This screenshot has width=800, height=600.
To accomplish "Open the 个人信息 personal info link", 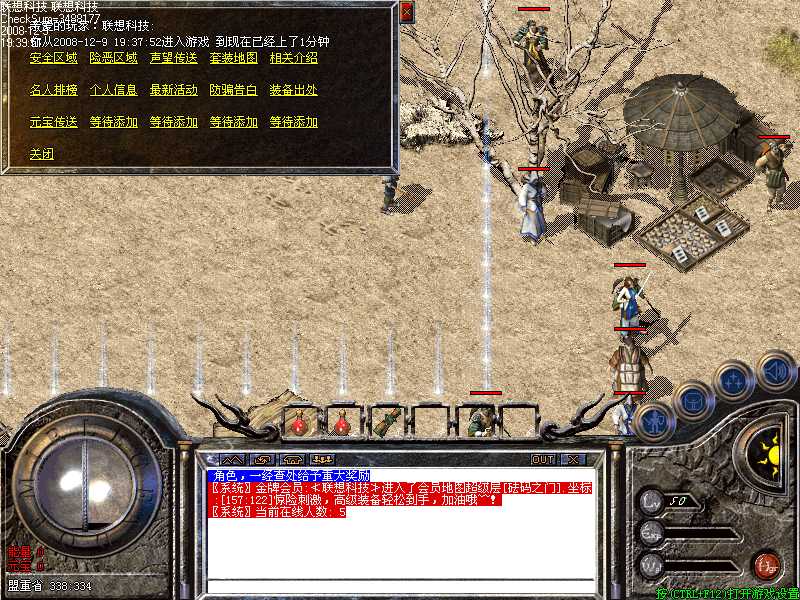I will tap(113, 90).
